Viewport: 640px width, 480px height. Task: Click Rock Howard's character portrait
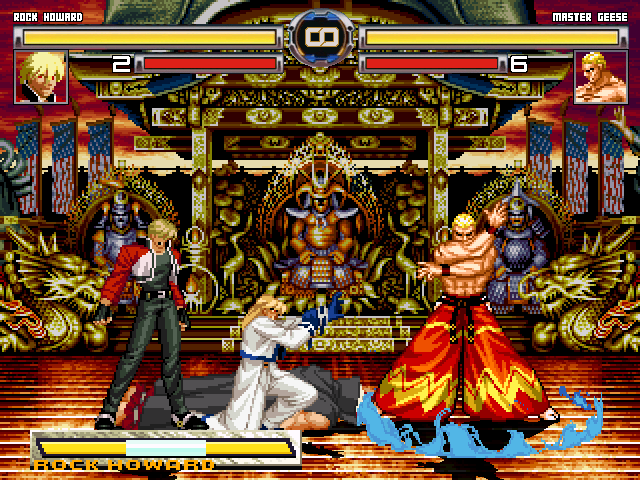[43, 77]
